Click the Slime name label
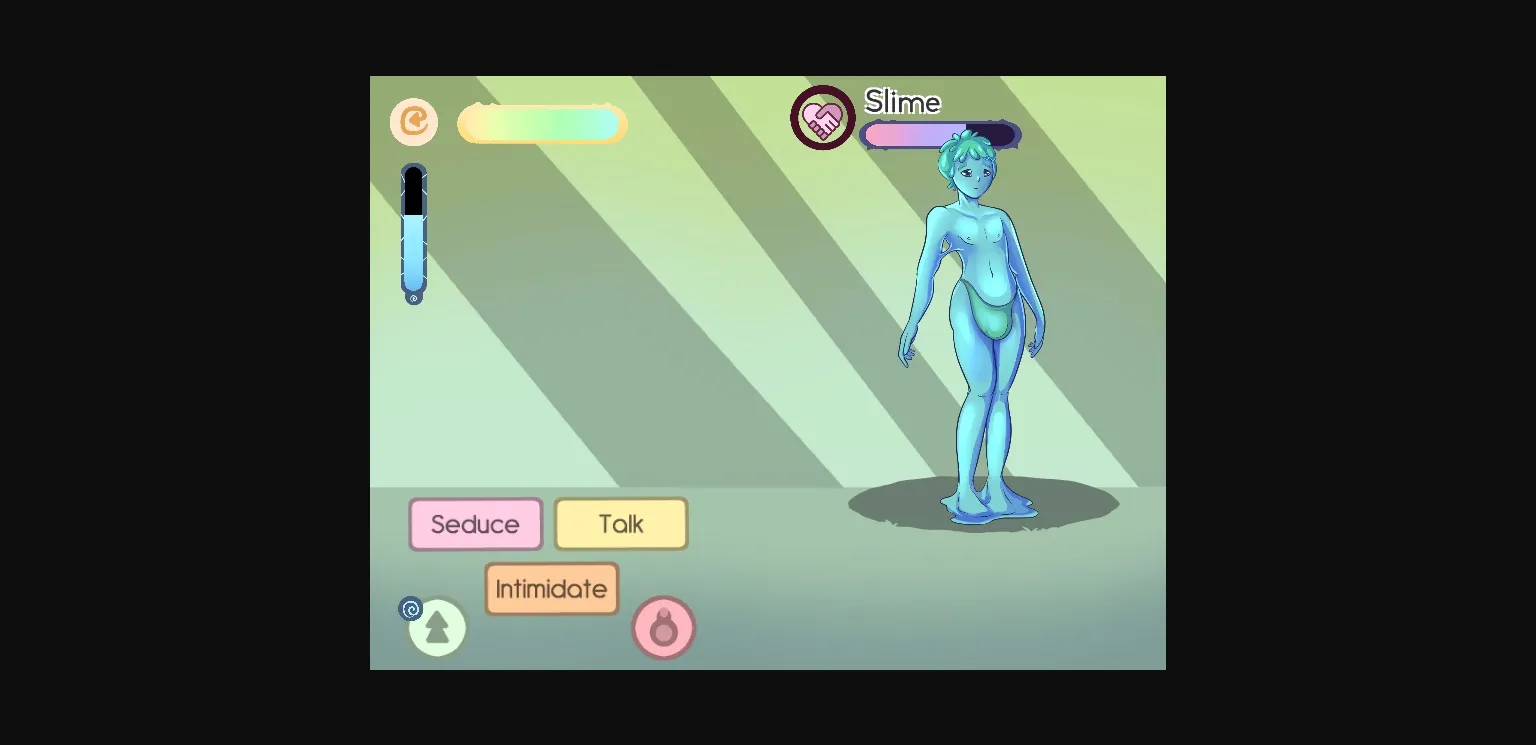 901,102
